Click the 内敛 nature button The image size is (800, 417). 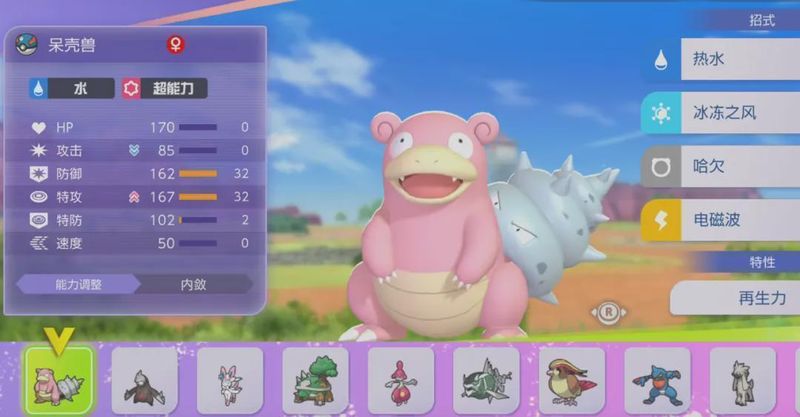(192, 284)
